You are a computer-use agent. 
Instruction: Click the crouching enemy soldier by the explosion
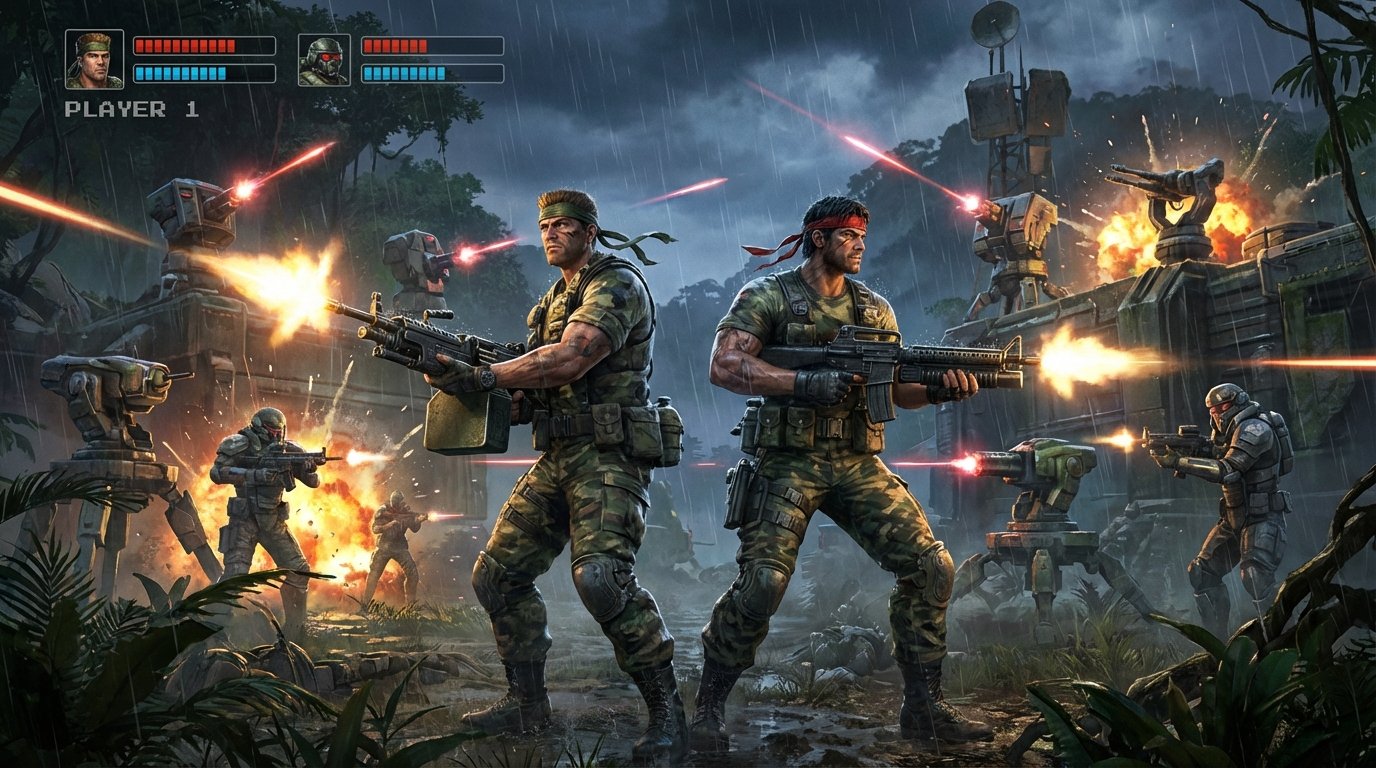click(x=255, y=490)
